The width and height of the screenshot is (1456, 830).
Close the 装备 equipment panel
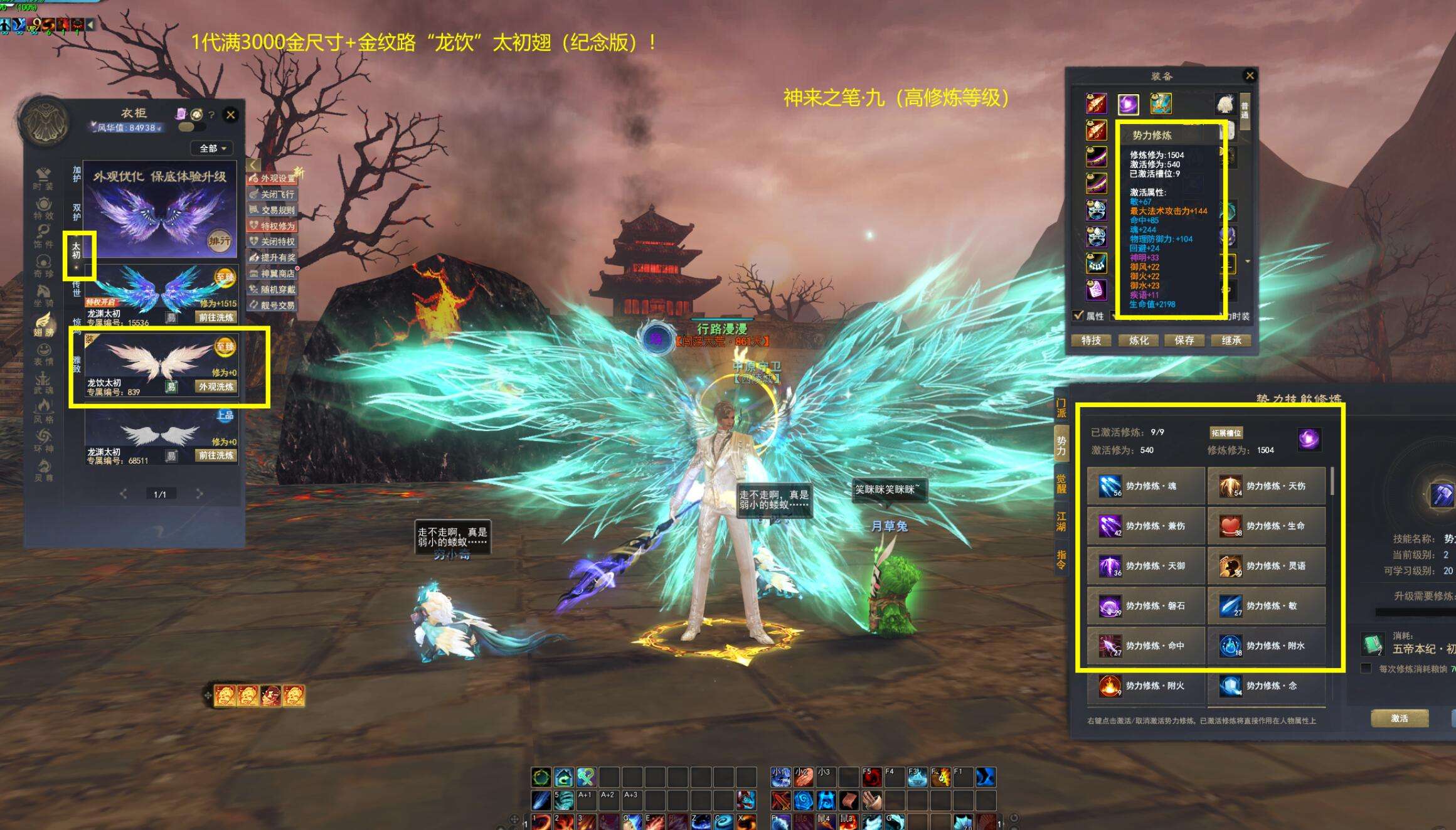[1250, 75]
